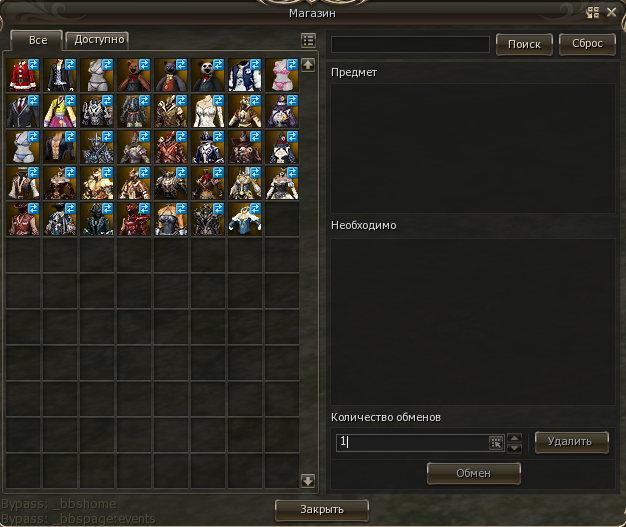
Task: Open the quantity calculator icon
Action: point(495,442)
